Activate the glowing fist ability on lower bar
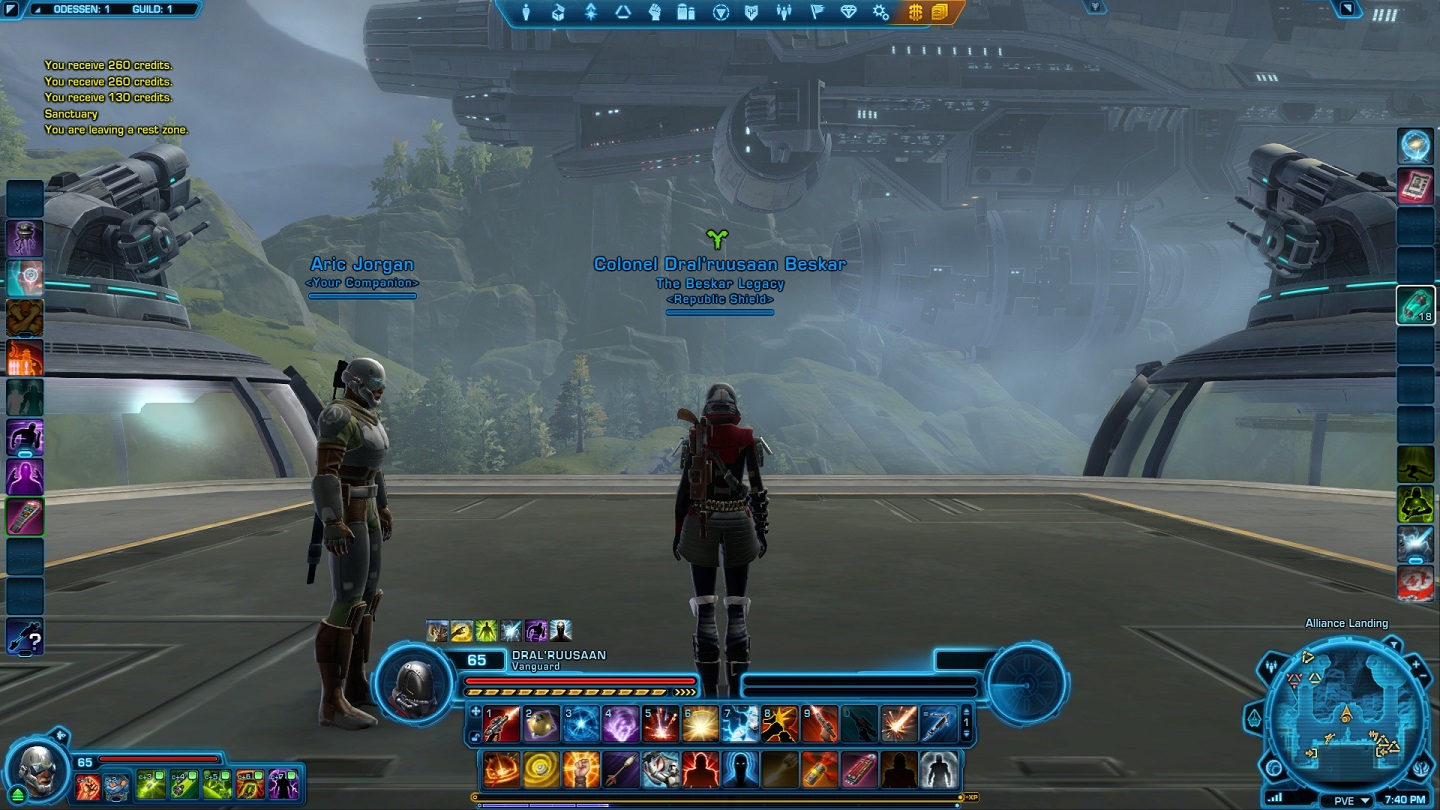The image size is (1440, 810). click(x=582, y=769)
